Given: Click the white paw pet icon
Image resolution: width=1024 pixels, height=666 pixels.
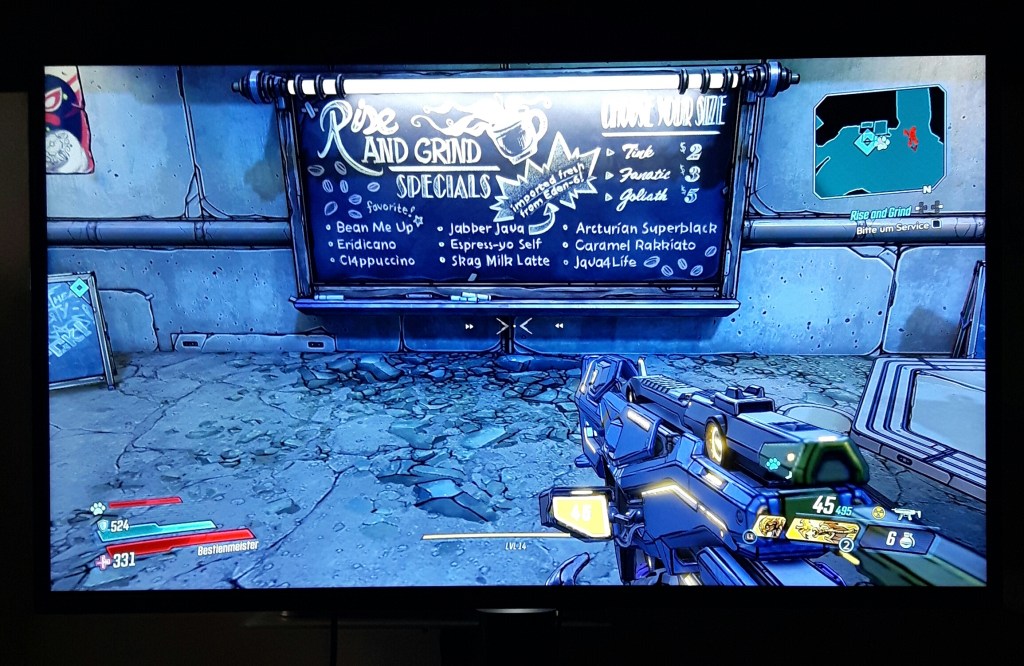Looking at the screenshot, I should click(99, 508).
